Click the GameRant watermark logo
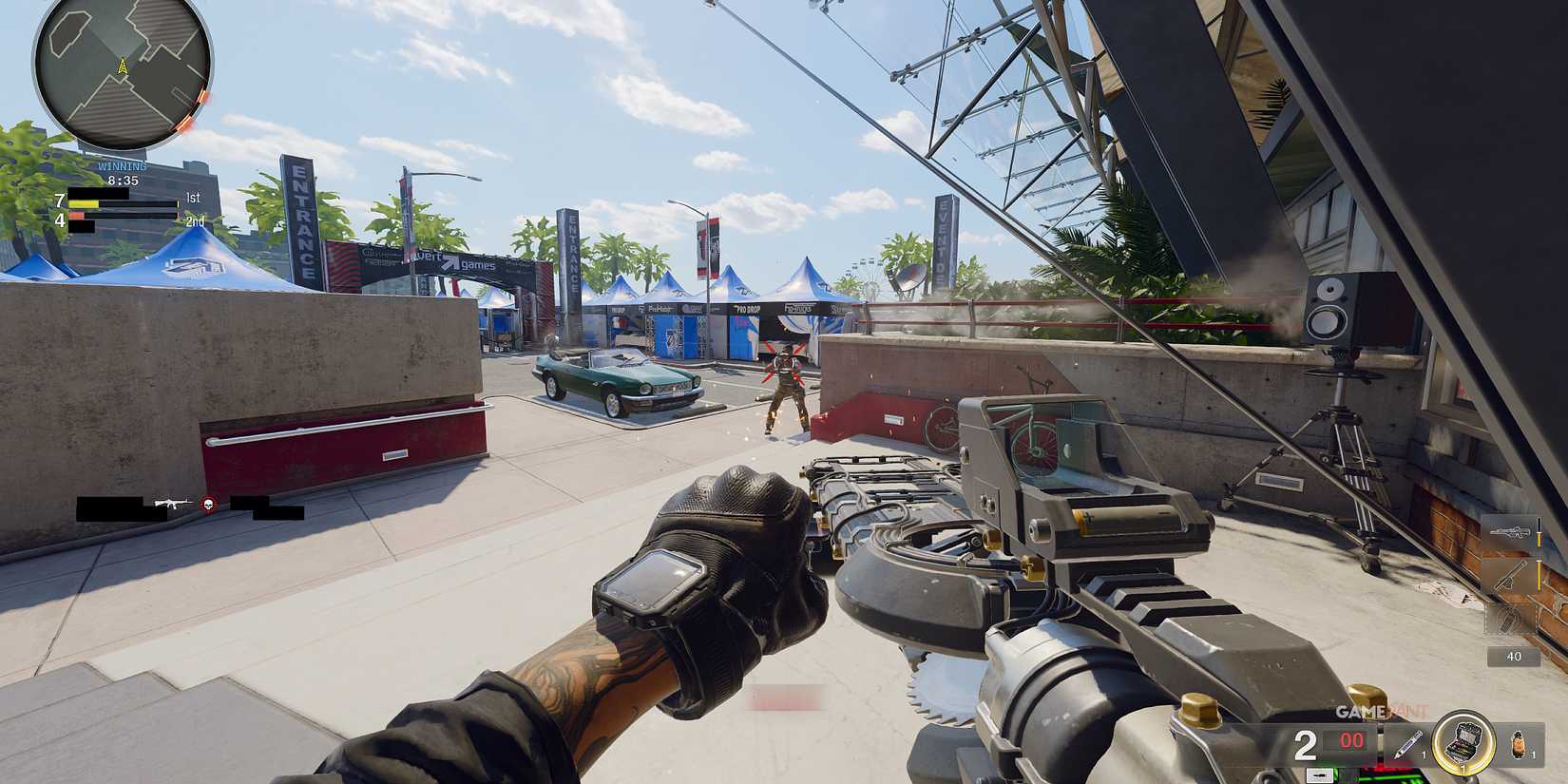The height and width of the screenshot is (784, 1568). pos(1379,709)
